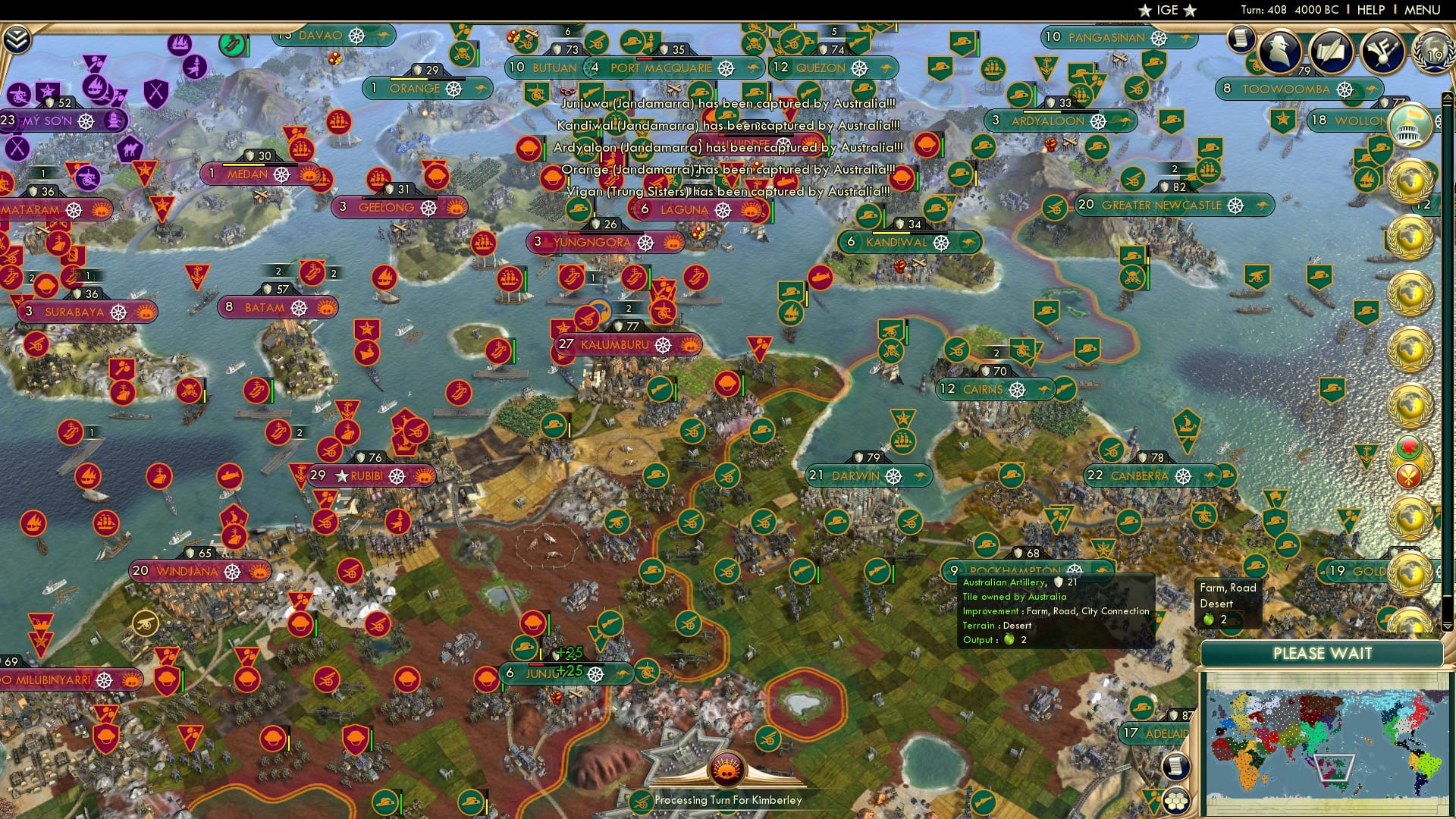Click the scroll icon below the minimap
The image size is (1456, 819).
tap(1177, 767)
